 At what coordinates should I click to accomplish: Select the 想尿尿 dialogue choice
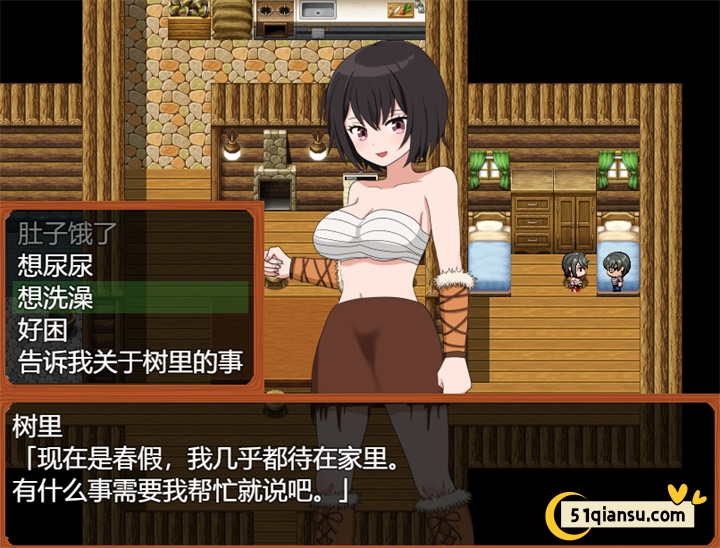[x=55, y=265]
